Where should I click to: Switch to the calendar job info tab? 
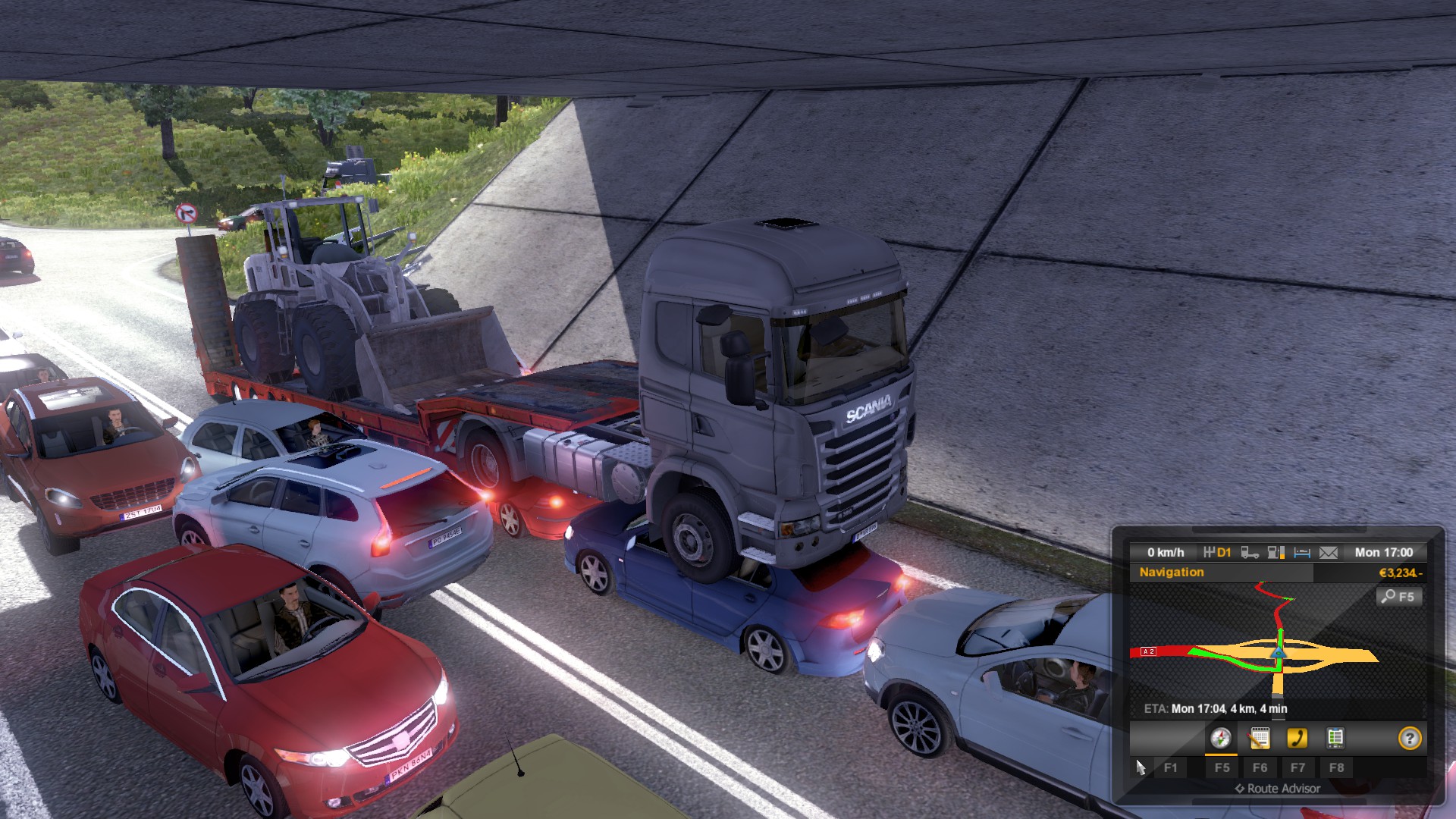coord(1260,738)
